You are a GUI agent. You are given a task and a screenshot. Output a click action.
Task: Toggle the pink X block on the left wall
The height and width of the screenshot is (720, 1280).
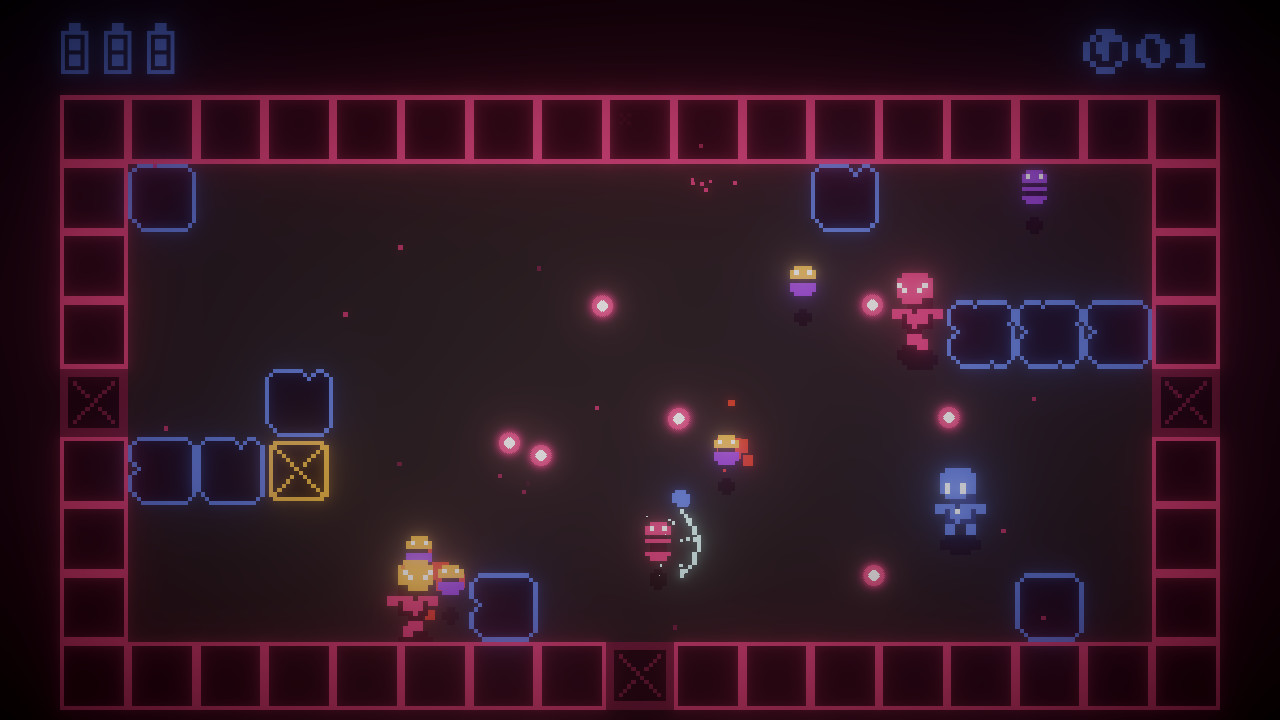tap(92, 404)
